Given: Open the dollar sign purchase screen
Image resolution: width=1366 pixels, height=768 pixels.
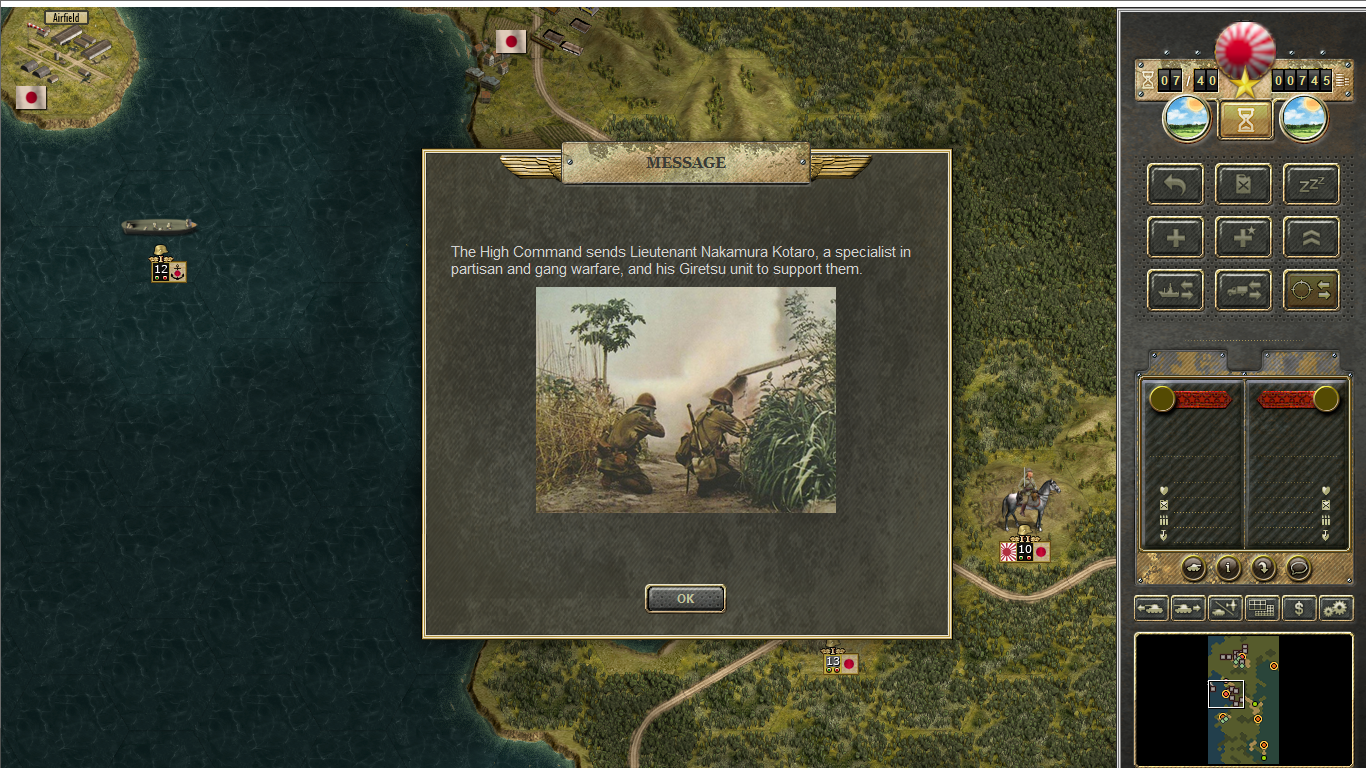Looking at the screenshot, I should pyautogui.click(x=1299, y=607).
